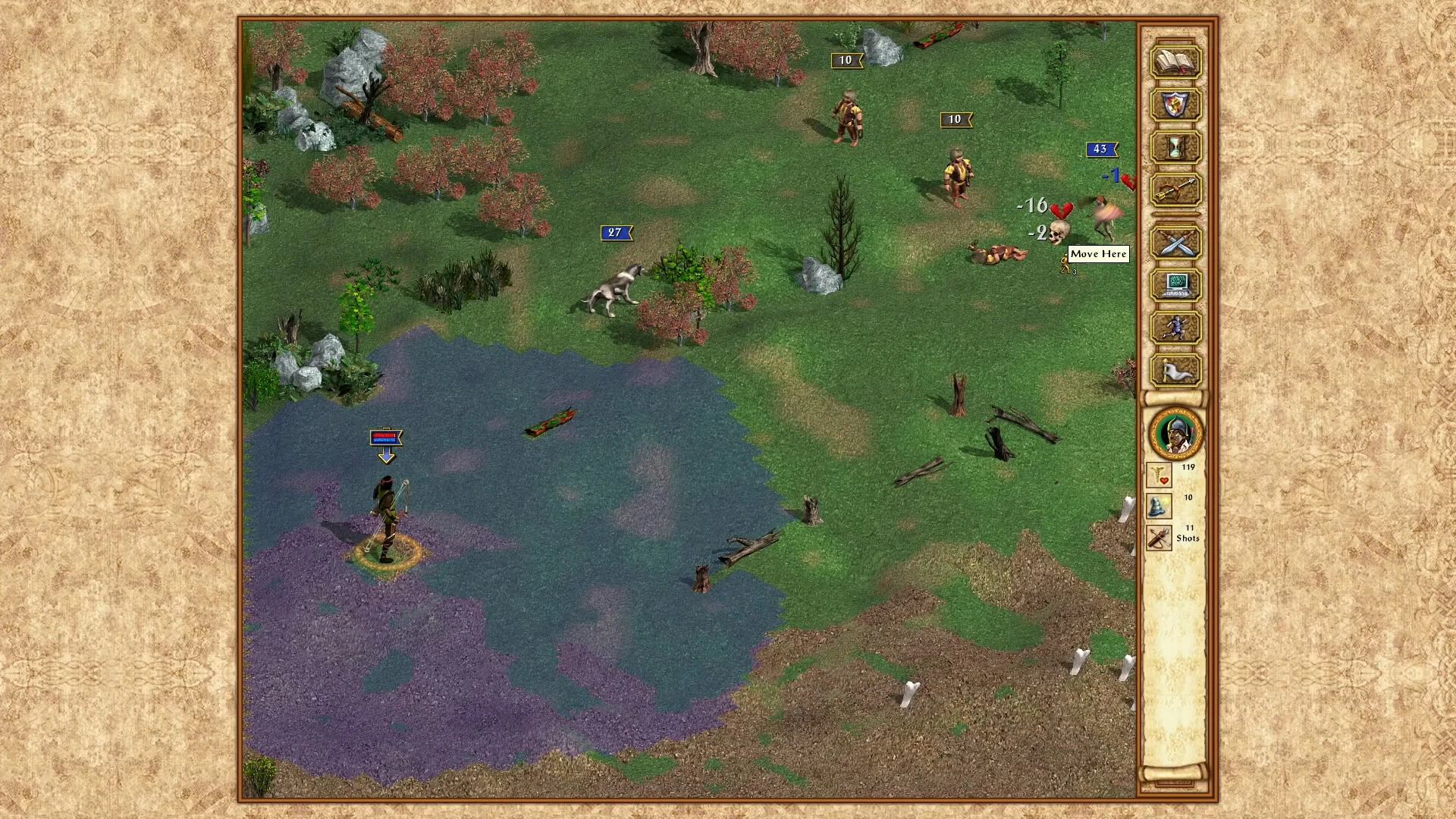Select the white flag surrender icon
The image size is (1456, 819).
(x=1175, y=370)
